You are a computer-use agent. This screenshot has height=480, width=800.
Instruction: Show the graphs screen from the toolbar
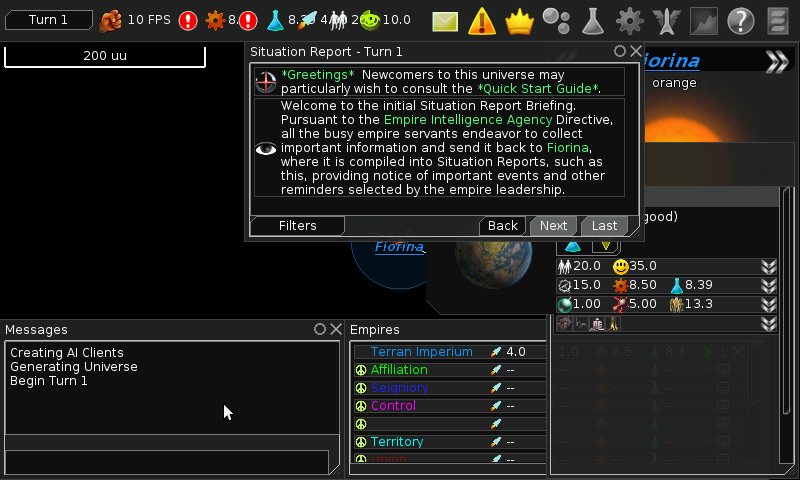(x=703, y=20)
